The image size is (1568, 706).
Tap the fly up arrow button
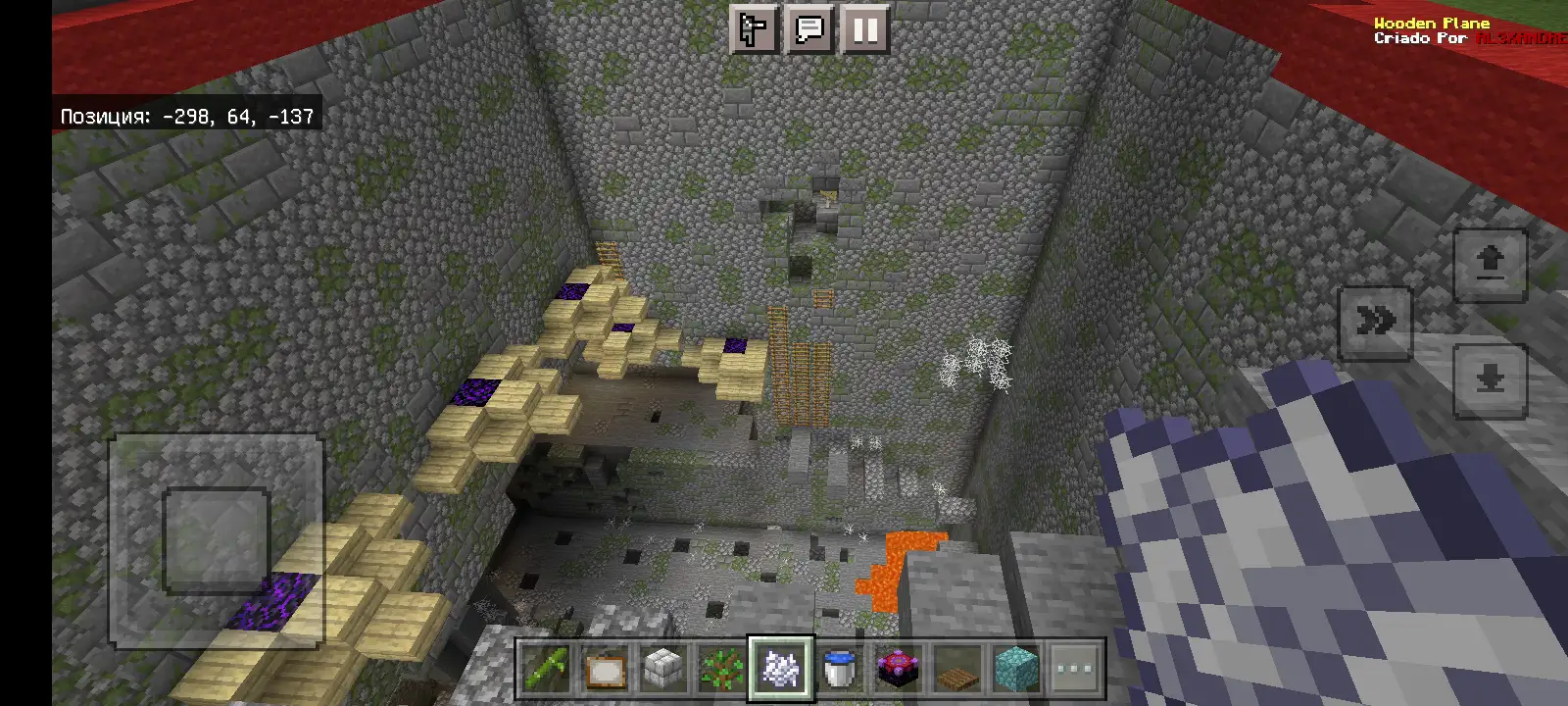pos(1490,264)
